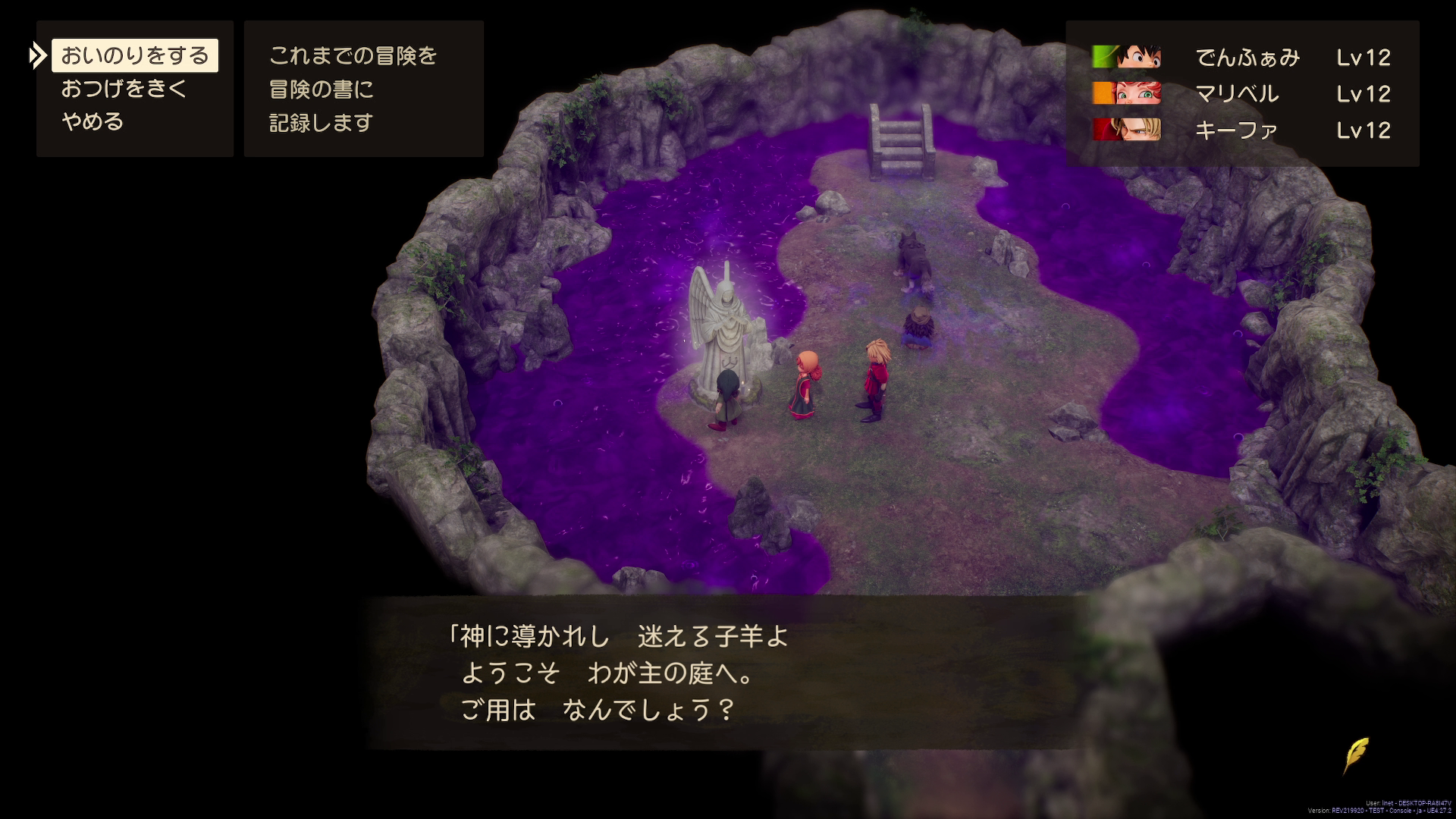This screenshot has height=819, width=1456.
Task: Select やめる to cancel the menu
Action: tap(93, 121)
